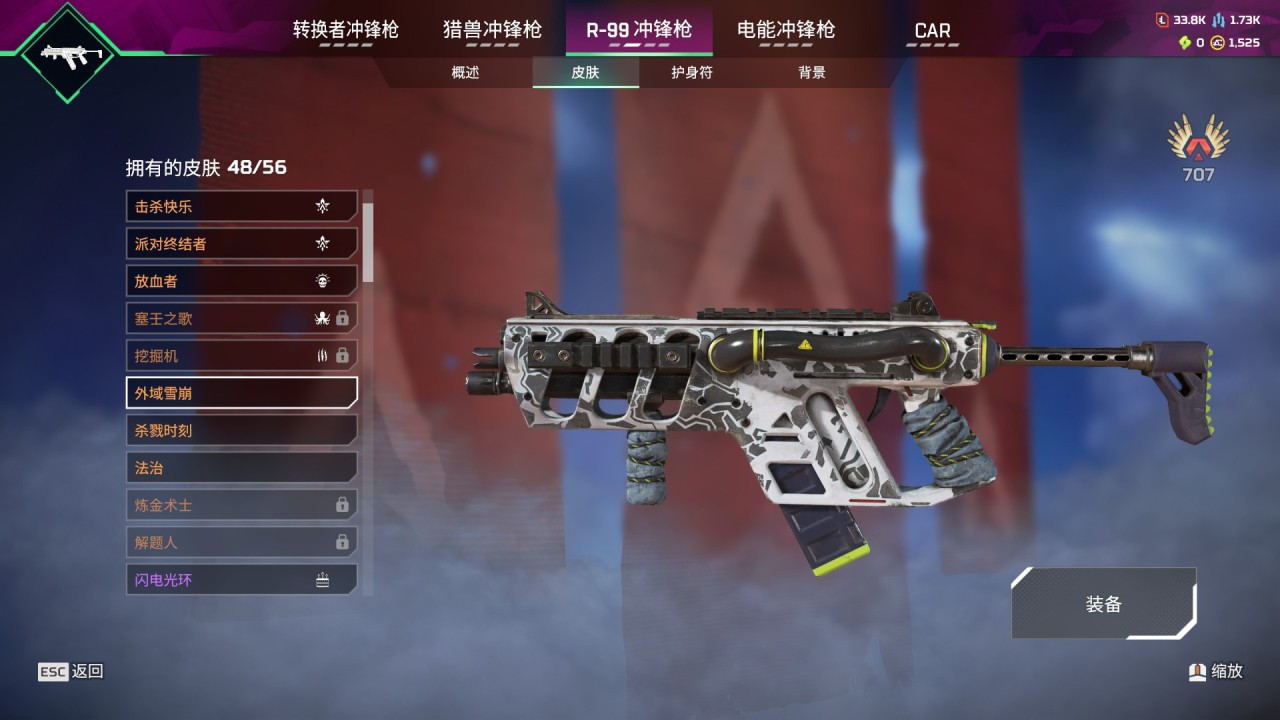Viewport: 1280px width, 720px height.
Task: Equip the skin with the 装备 button
Action: 1103,604
